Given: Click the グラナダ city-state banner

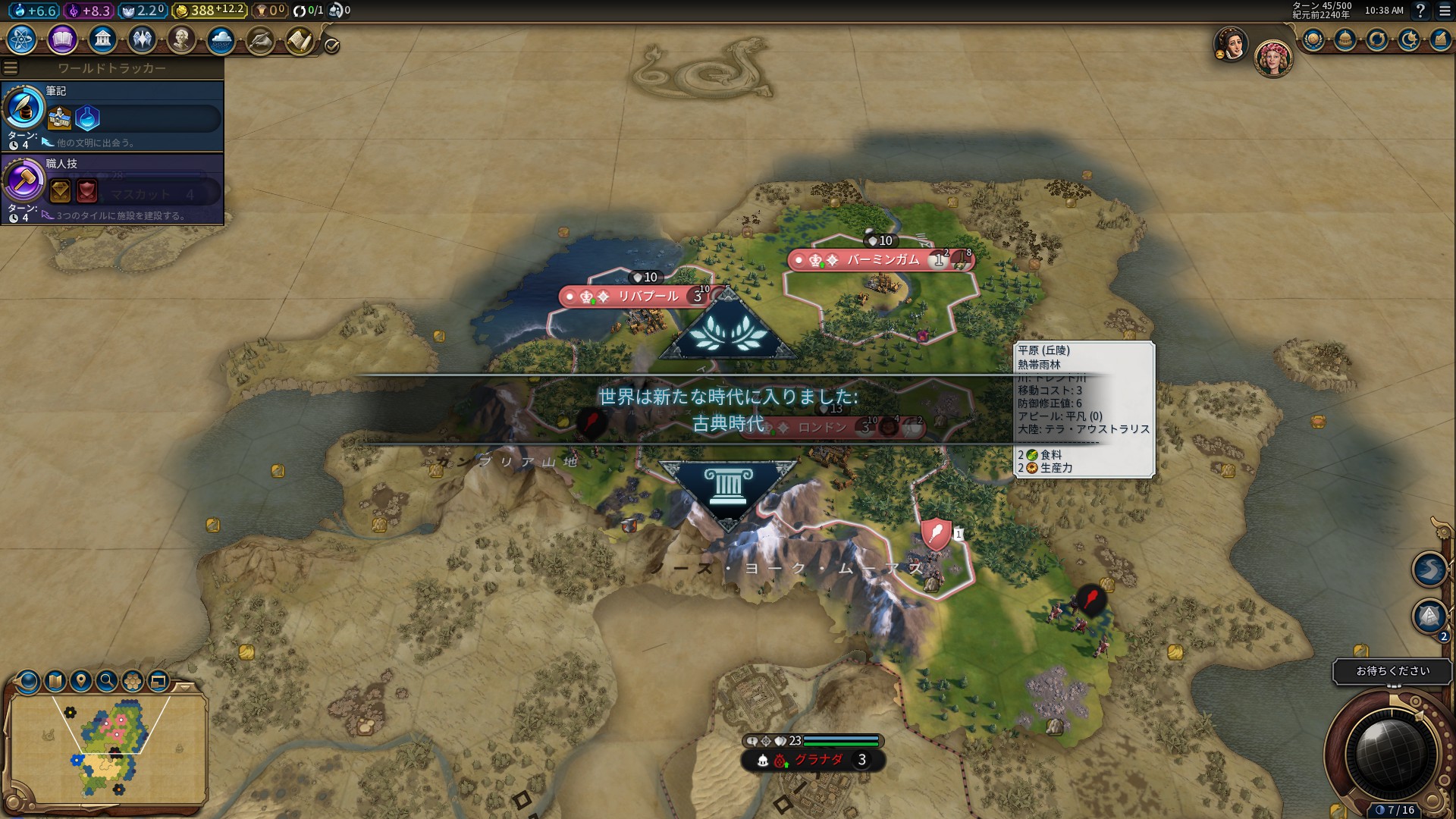Looking at the screenshot, I should click(x=817, y=760).
